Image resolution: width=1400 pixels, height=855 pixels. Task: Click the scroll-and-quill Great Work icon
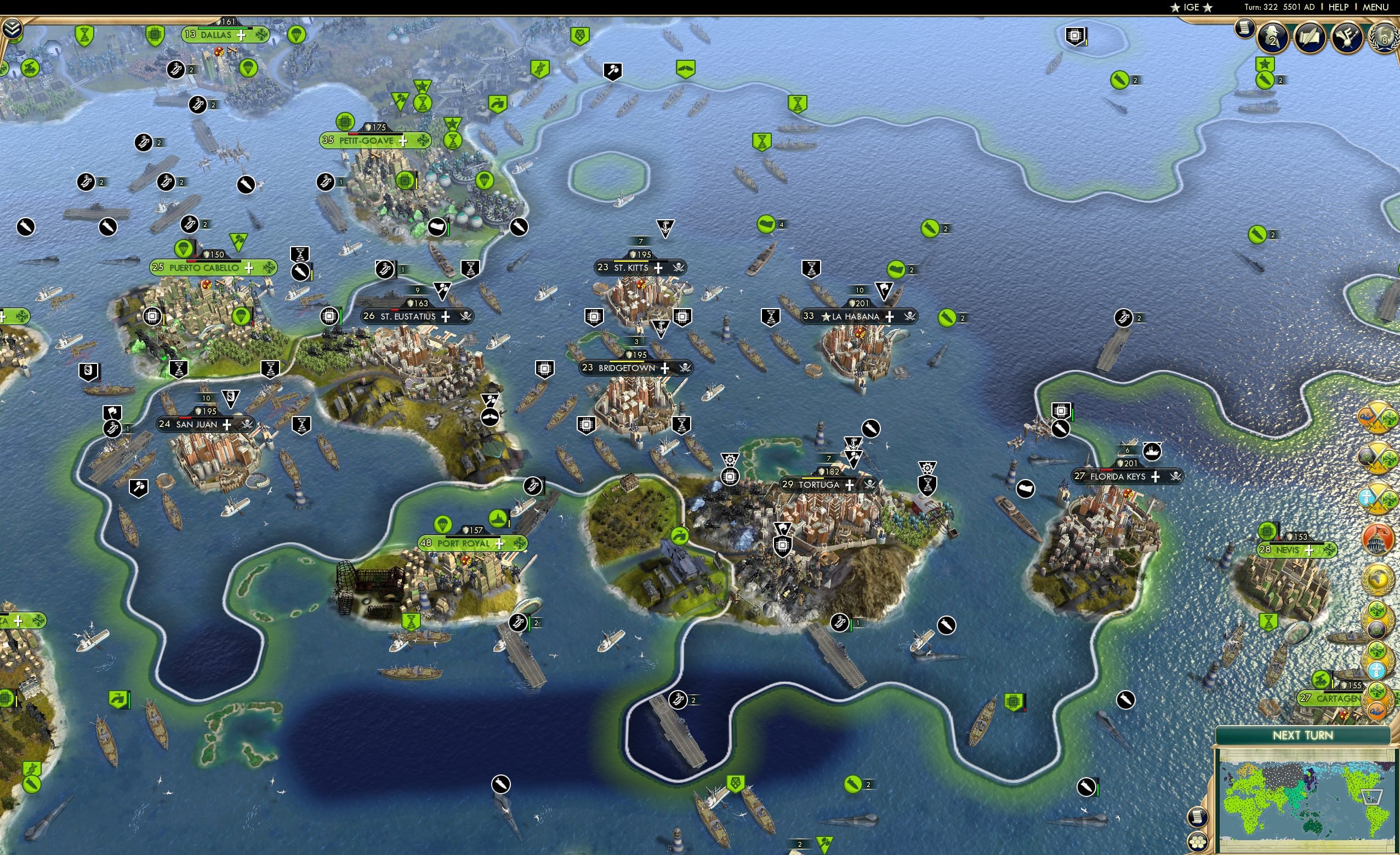1310,37
